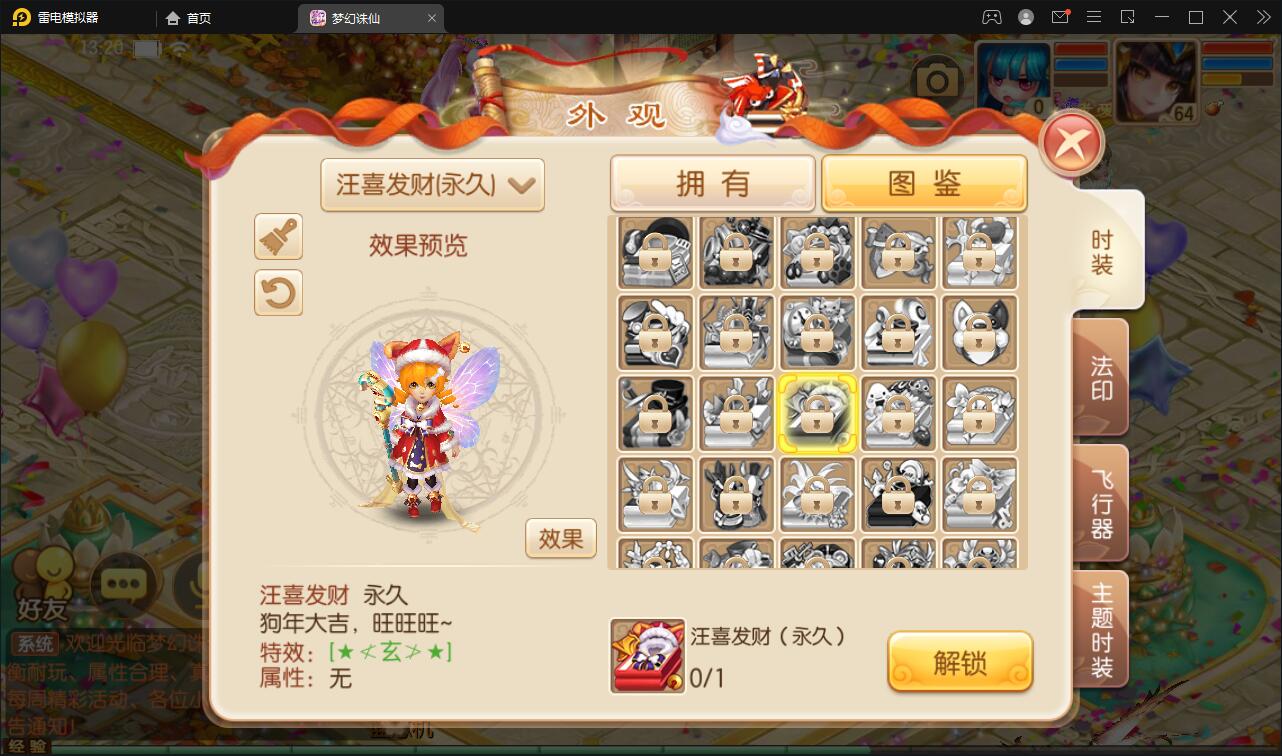This screenshot has width=1282, height=756.
Task: Click the 效果 effects button
Action: click(561, 538)
